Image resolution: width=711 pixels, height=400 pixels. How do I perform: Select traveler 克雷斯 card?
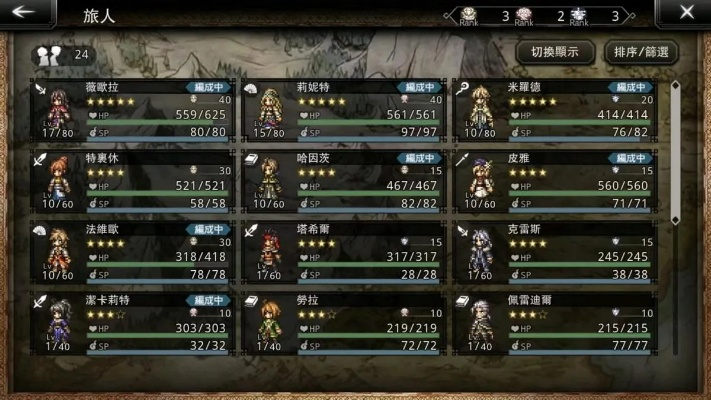556,251
